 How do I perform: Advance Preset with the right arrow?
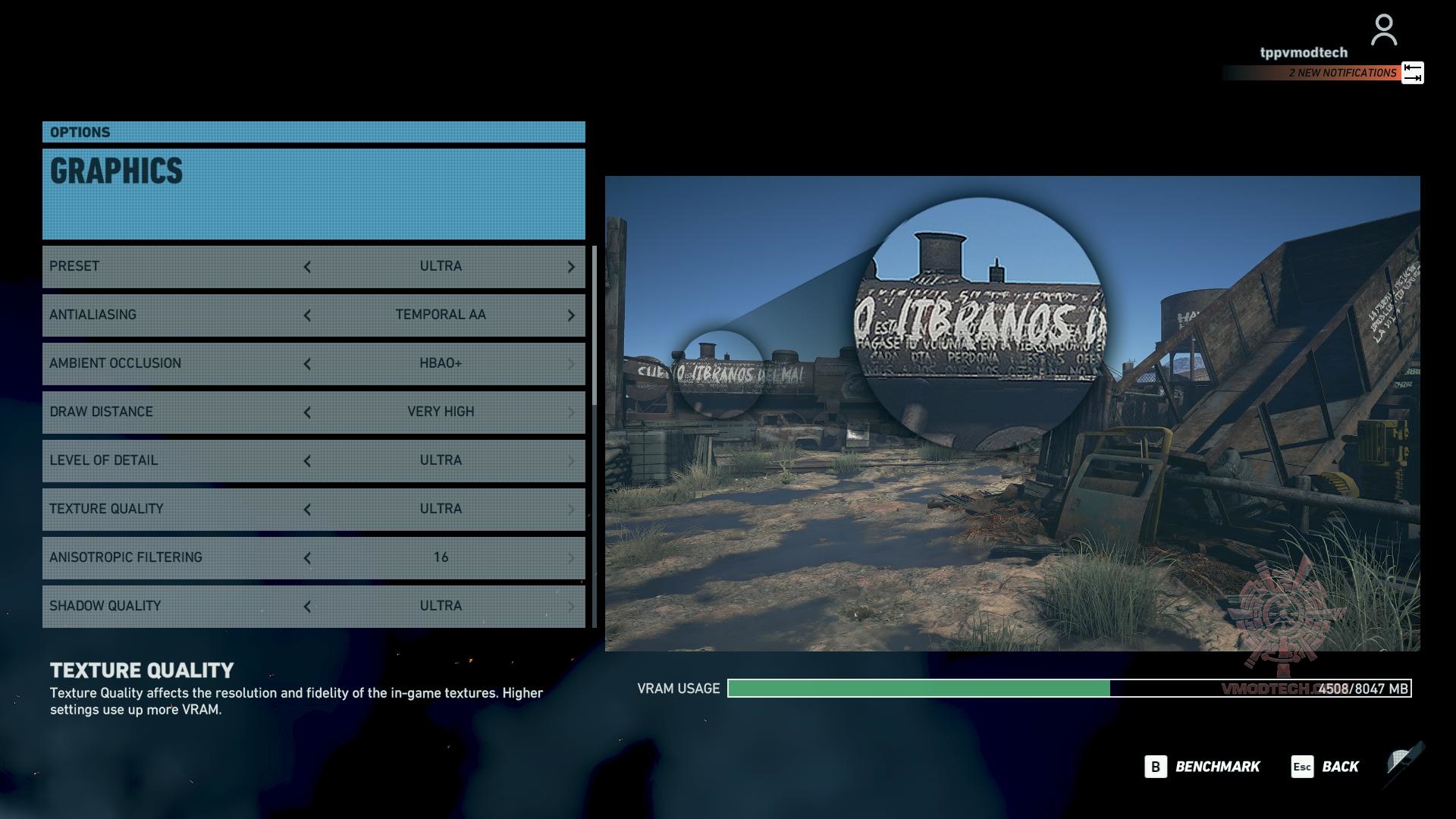(x=571, y=267)
